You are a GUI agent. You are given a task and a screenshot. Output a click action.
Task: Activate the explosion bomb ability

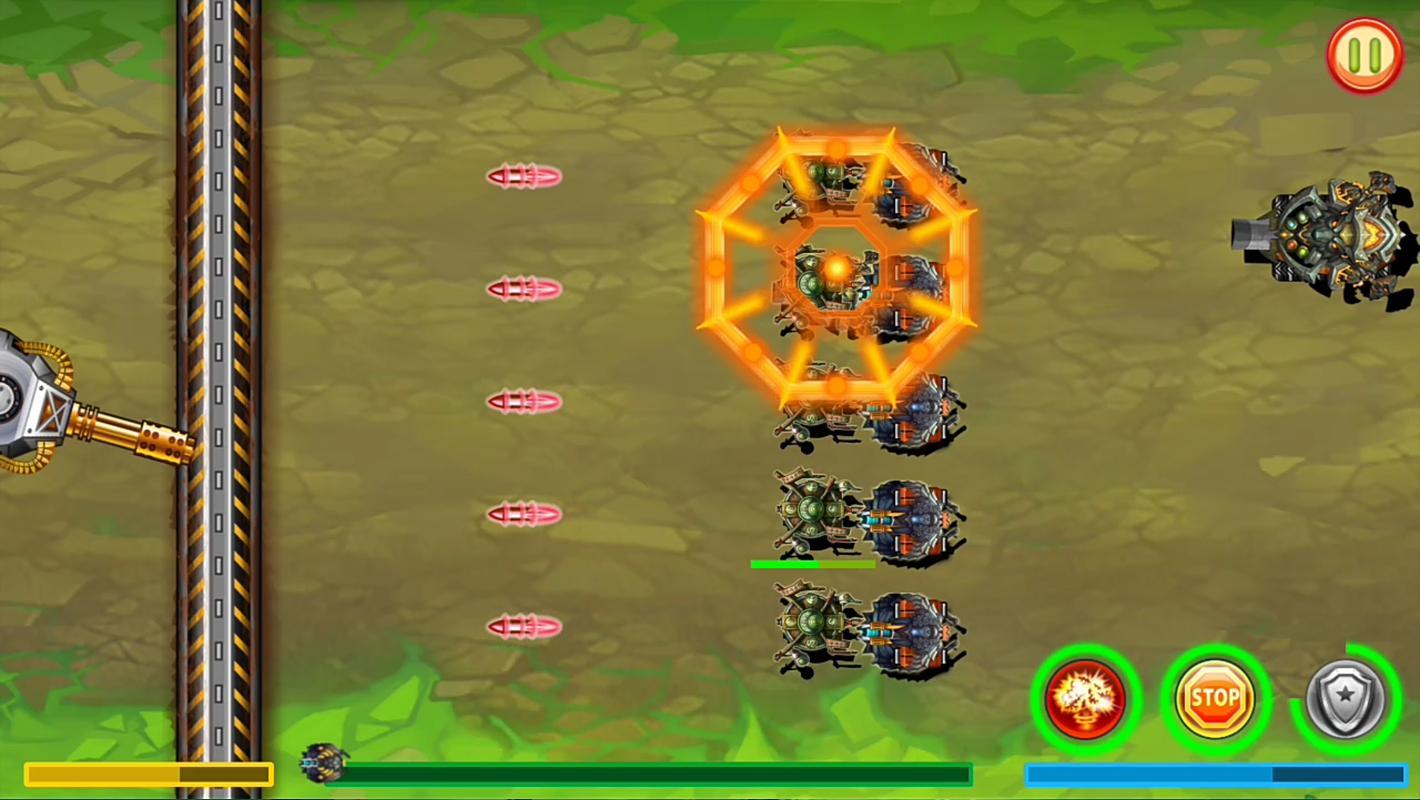click(x=1087, y=698)
